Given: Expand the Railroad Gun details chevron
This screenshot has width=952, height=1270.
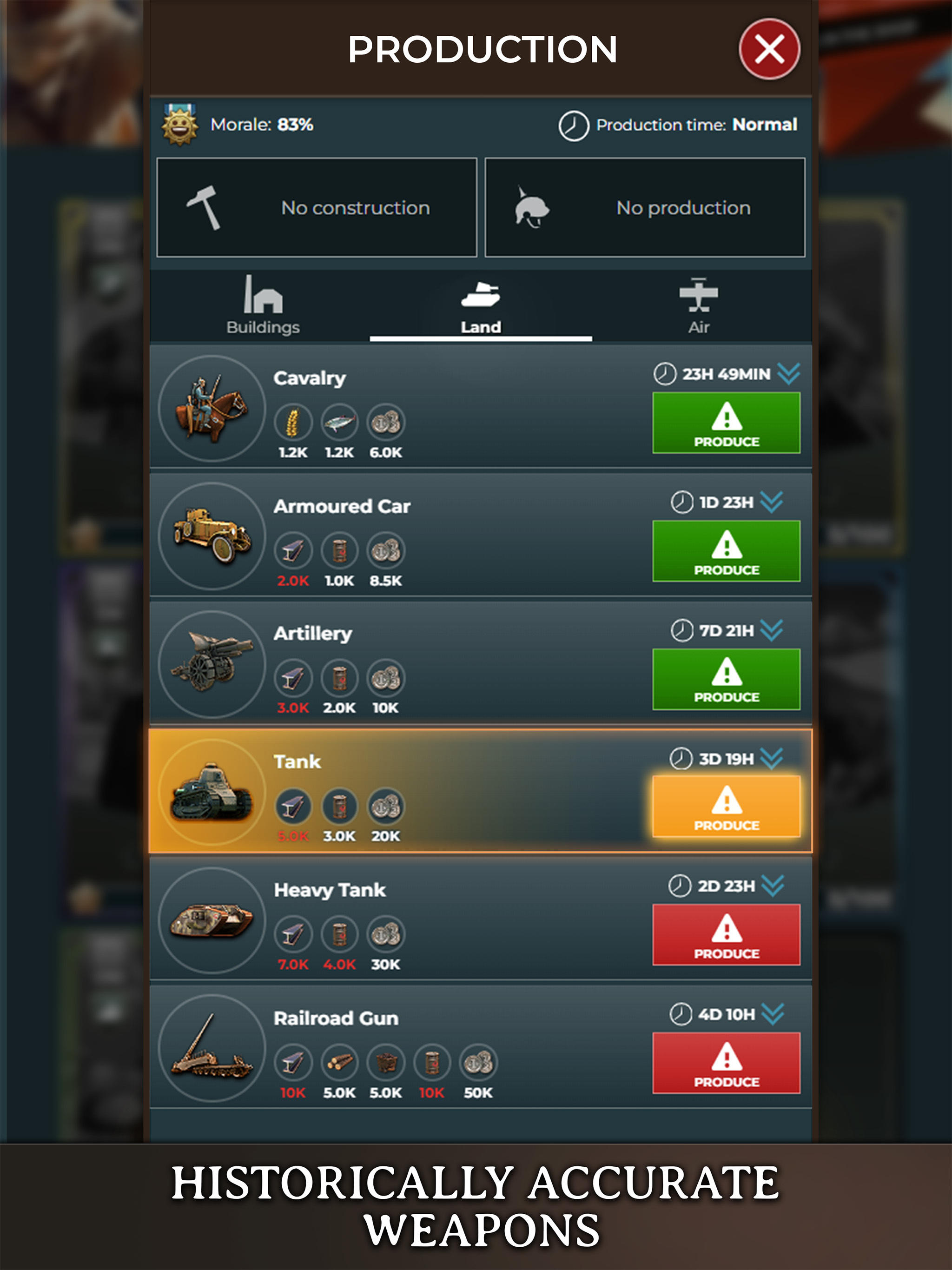Looking at the screenshot, I should (772, 1014).
